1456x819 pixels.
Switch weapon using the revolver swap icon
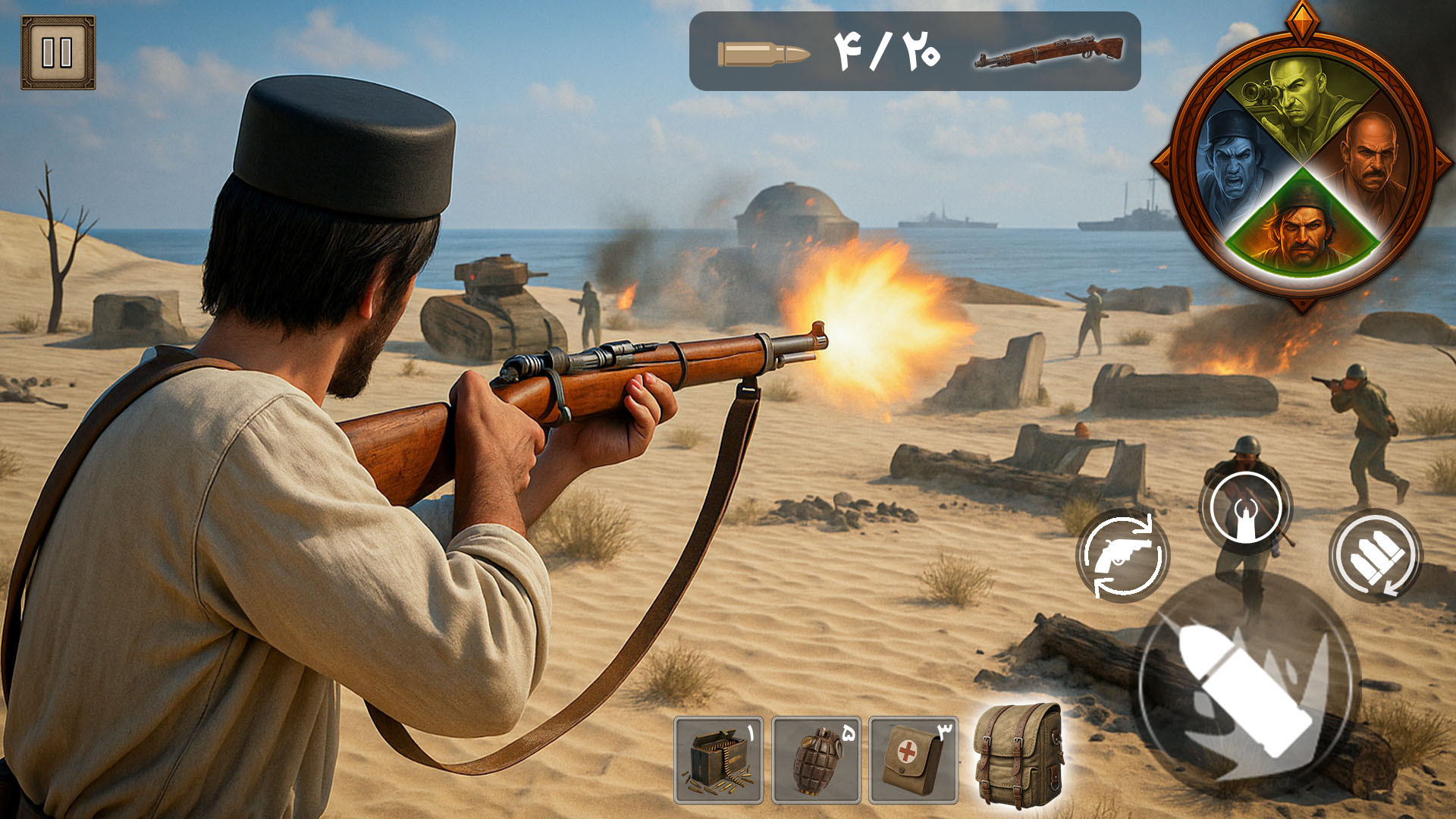[x=1122, y=556]
